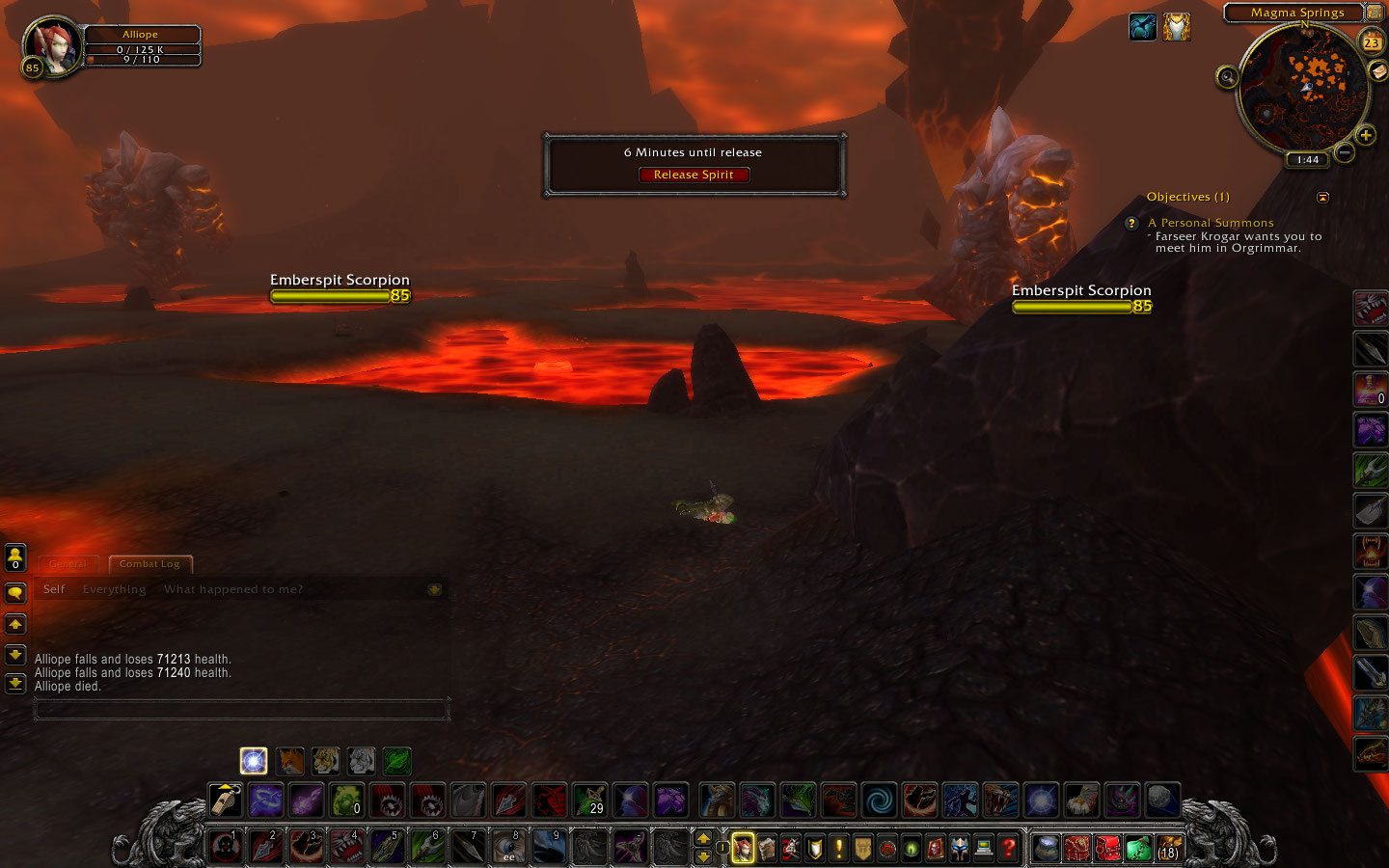Zoom in on the minimap
The width and height of the screenshot is (1389, 868).
(1365, 135)
